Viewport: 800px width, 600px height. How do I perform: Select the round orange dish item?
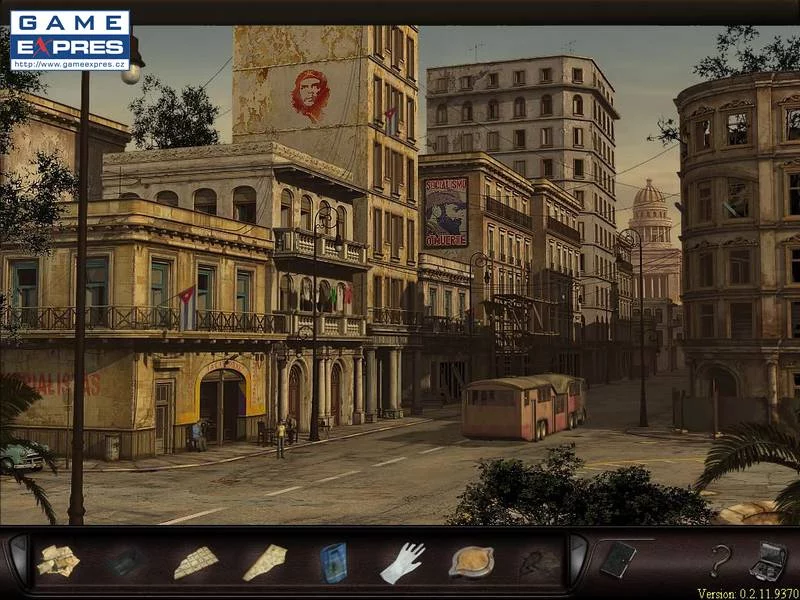[x=471, y=561]
